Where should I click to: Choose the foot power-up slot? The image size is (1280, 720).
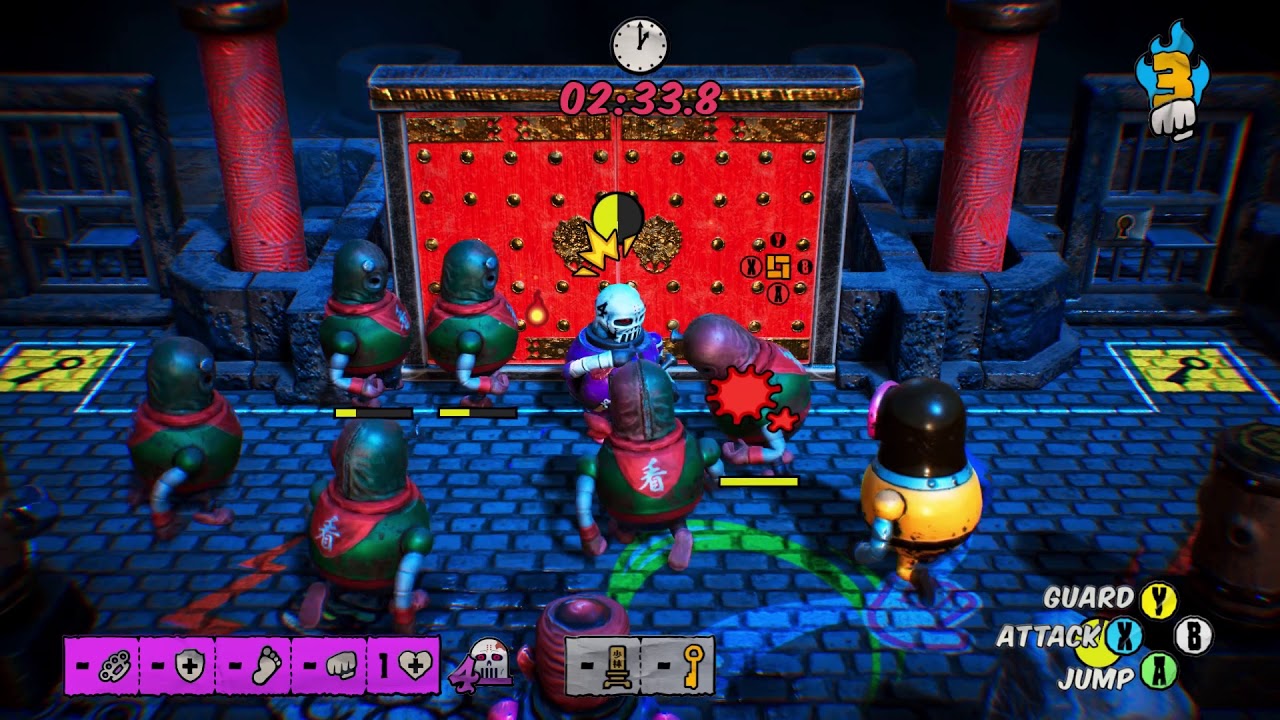253,666
